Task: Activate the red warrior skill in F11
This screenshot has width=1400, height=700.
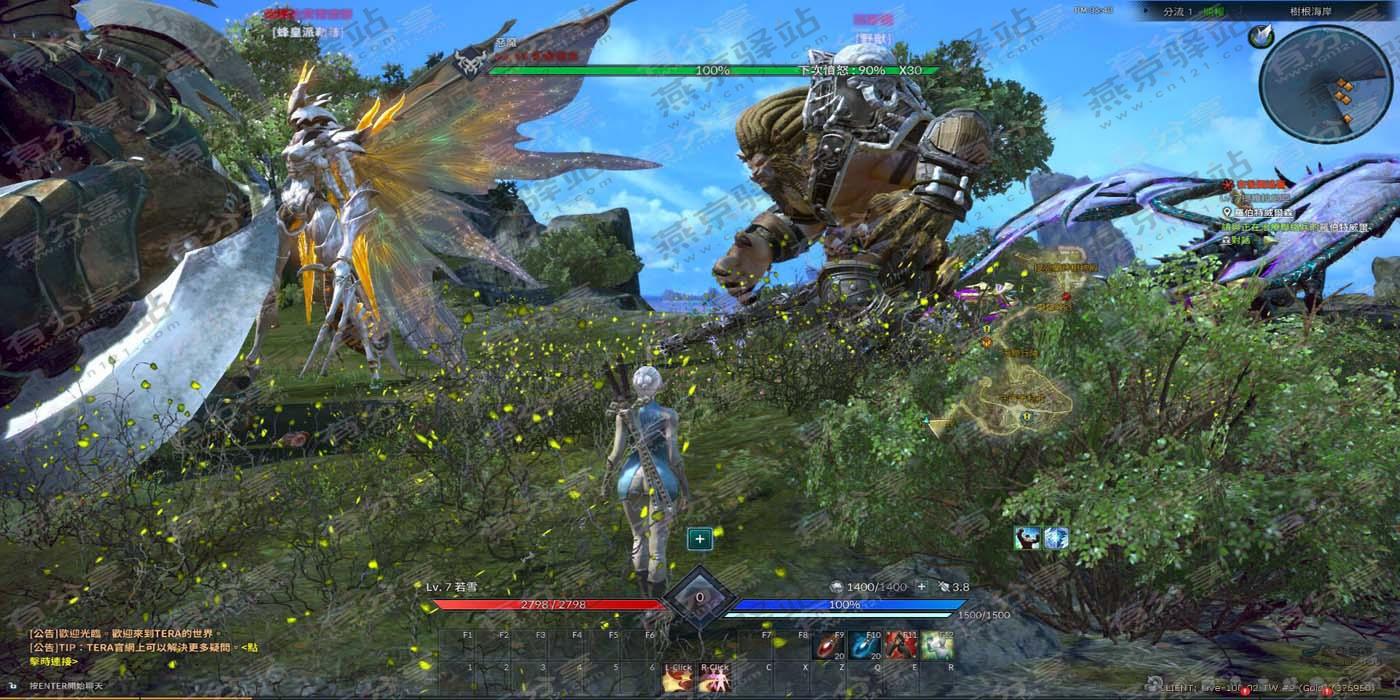Action: (x=900, y=646)
